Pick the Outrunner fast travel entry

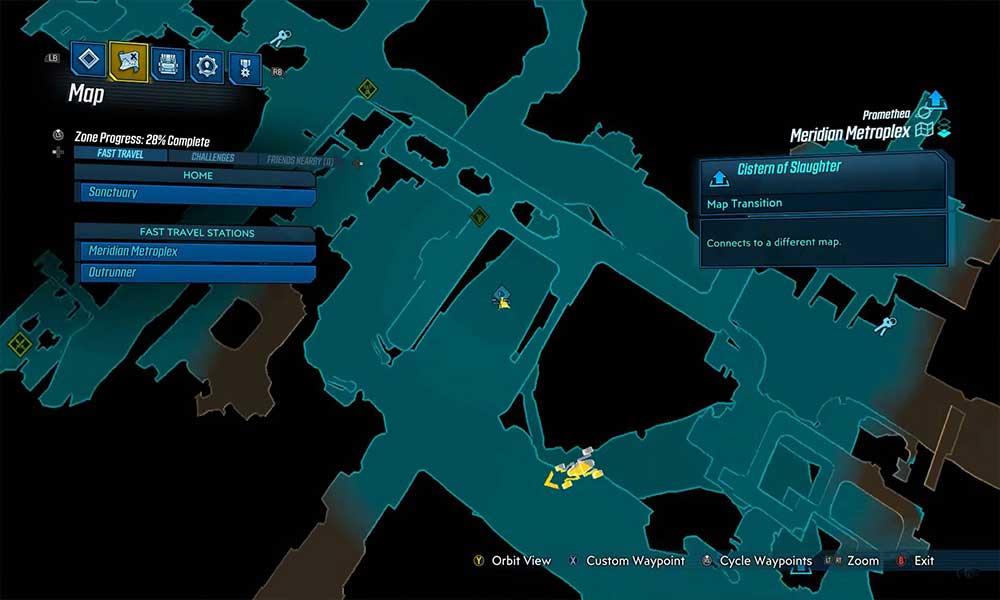click(x=197, y=272)
